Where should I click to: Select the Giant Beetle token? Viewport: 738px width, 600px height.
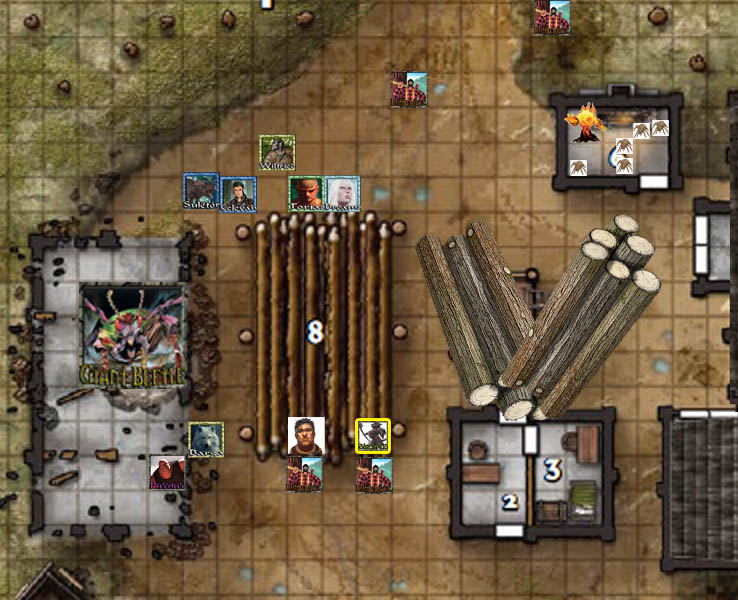(x=133, y=336)
